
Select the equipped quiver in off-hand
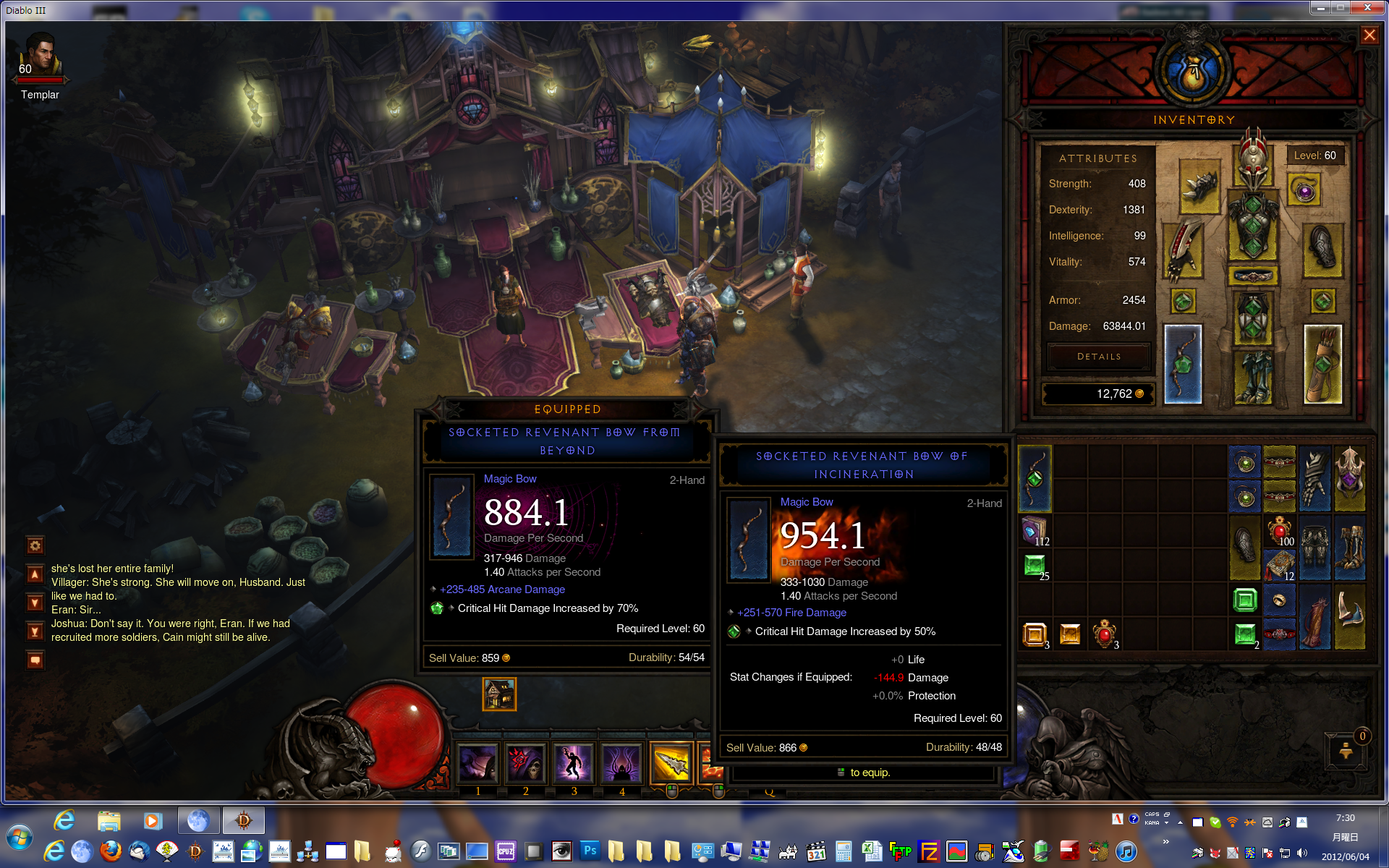1322,364
